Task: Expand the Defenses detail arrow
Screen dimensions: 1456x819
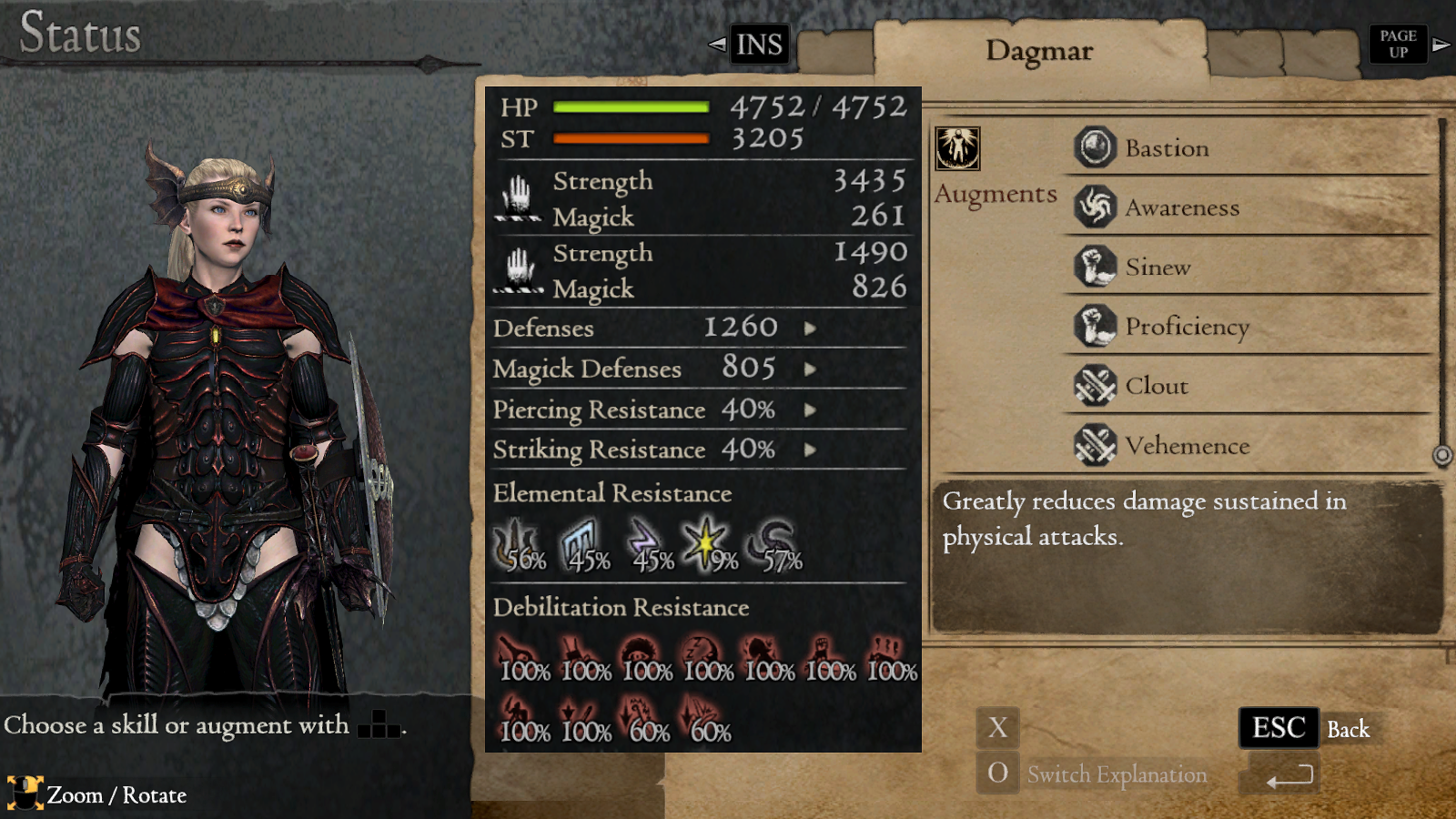Action: click(x=808, y=329)
